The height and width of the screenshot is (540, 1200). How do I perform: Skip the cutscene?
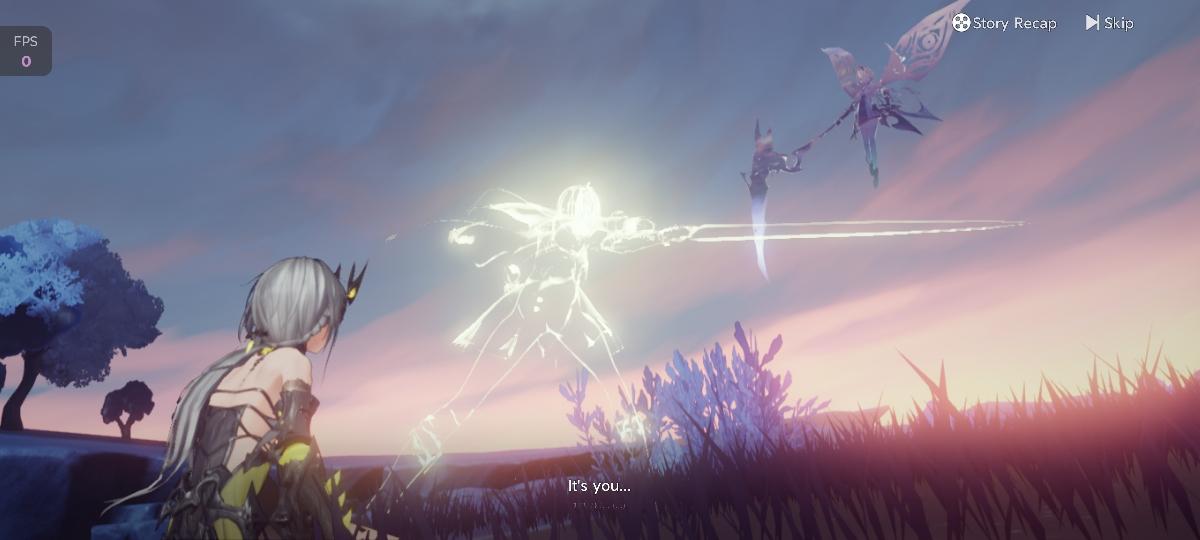click(x=1109, y=23)
